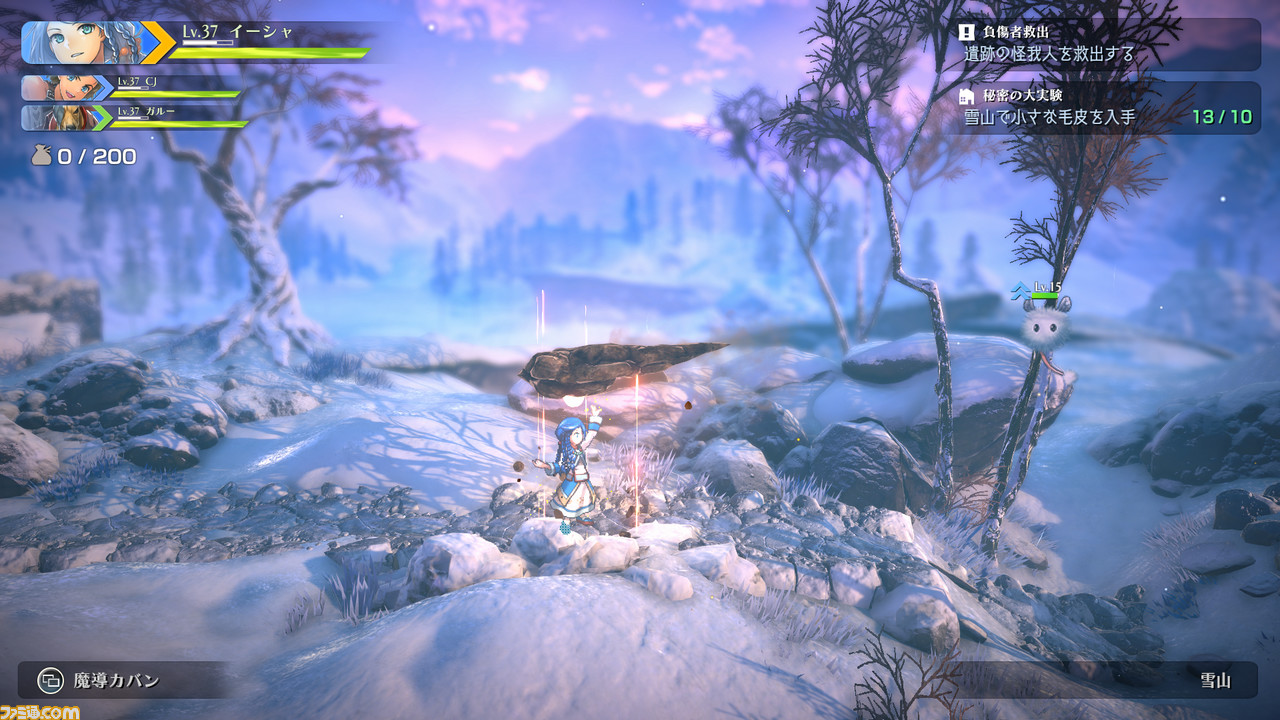Choose Garoo's party portrait

pos(64,117)
